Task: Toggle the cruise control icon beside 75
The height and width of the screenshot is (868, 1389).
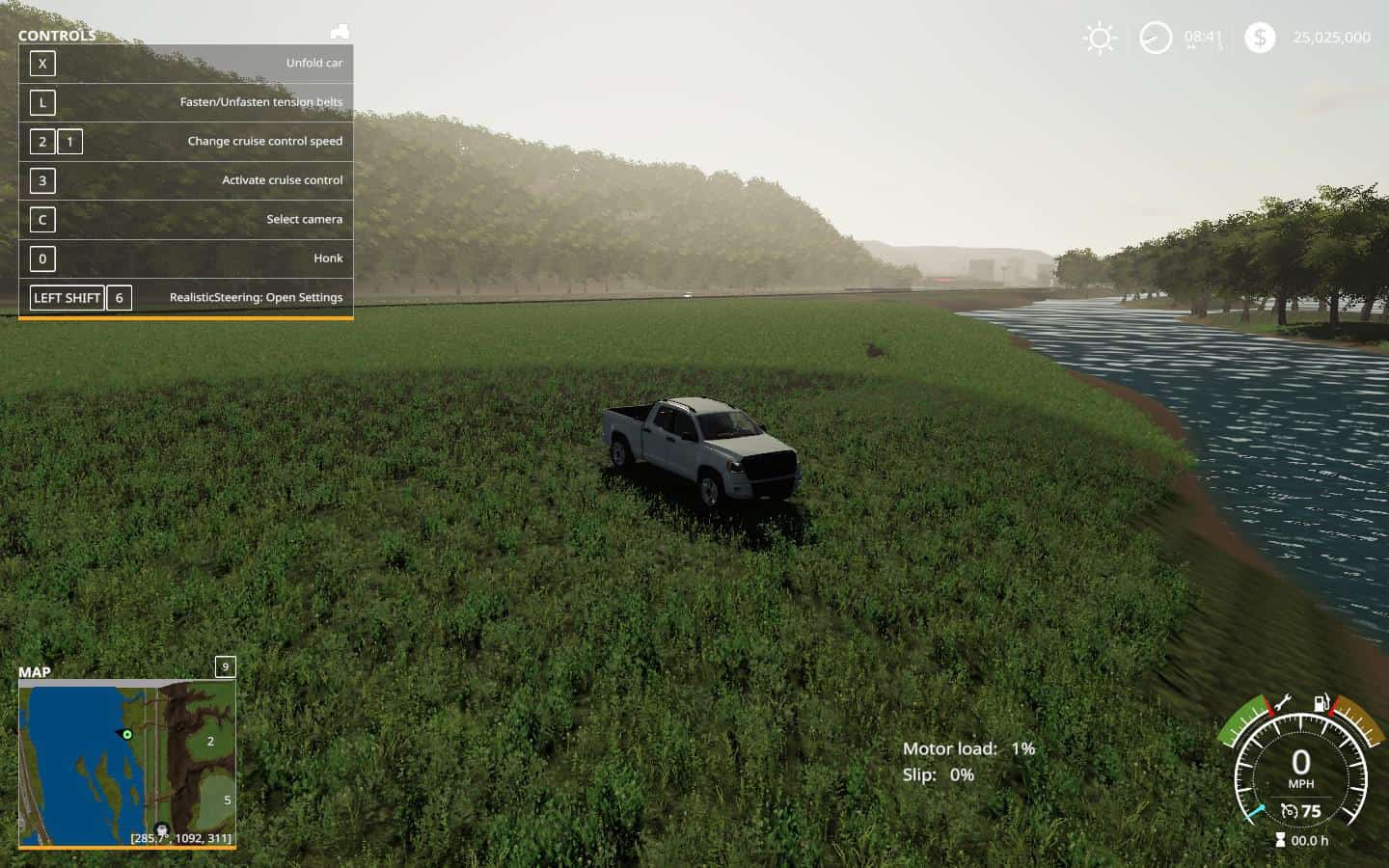Action: 1289,811
